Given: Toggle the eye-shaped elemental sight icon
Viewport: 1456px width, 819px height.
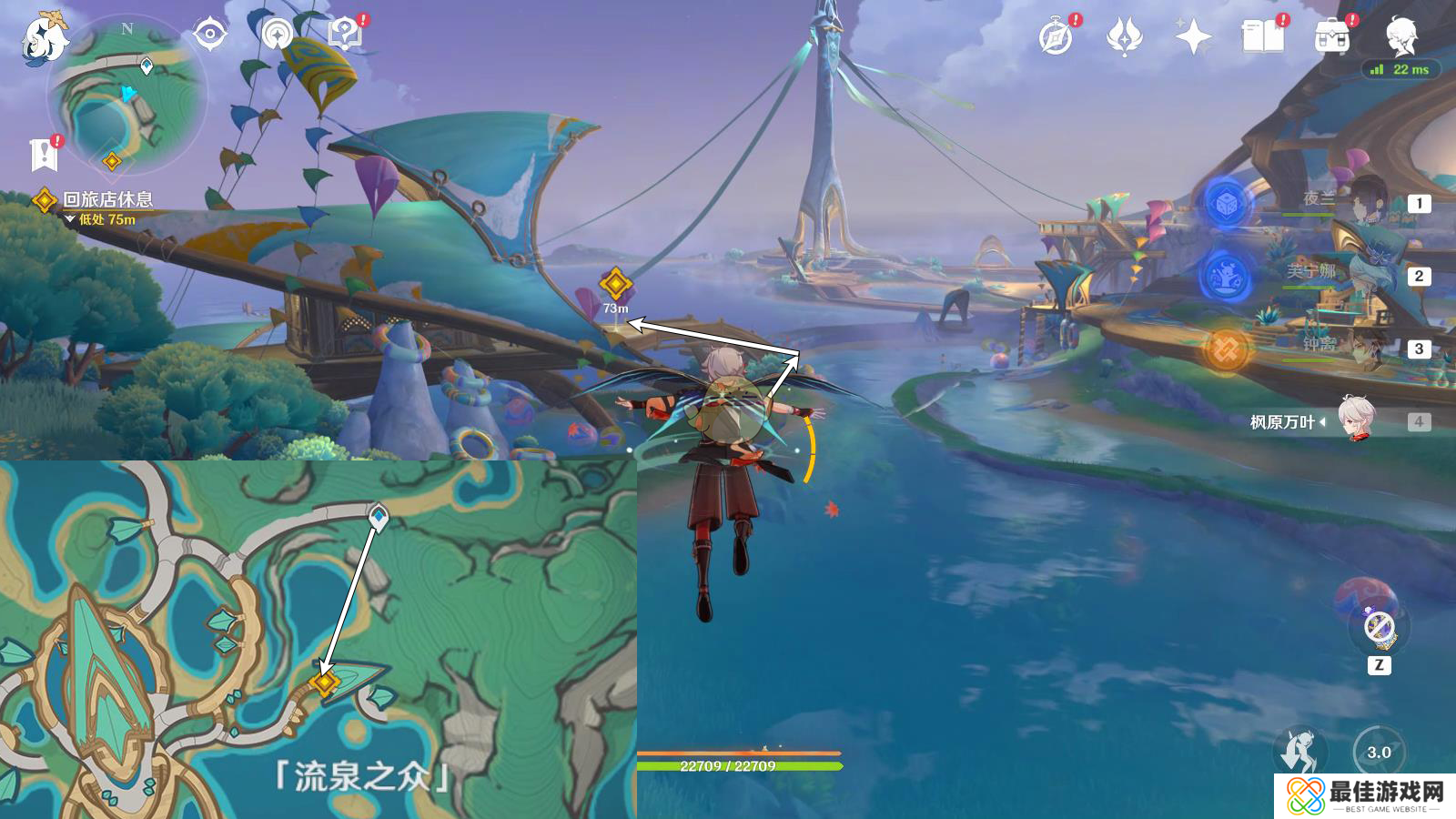Looking at the screenshot, I should [x=210, y=35].
